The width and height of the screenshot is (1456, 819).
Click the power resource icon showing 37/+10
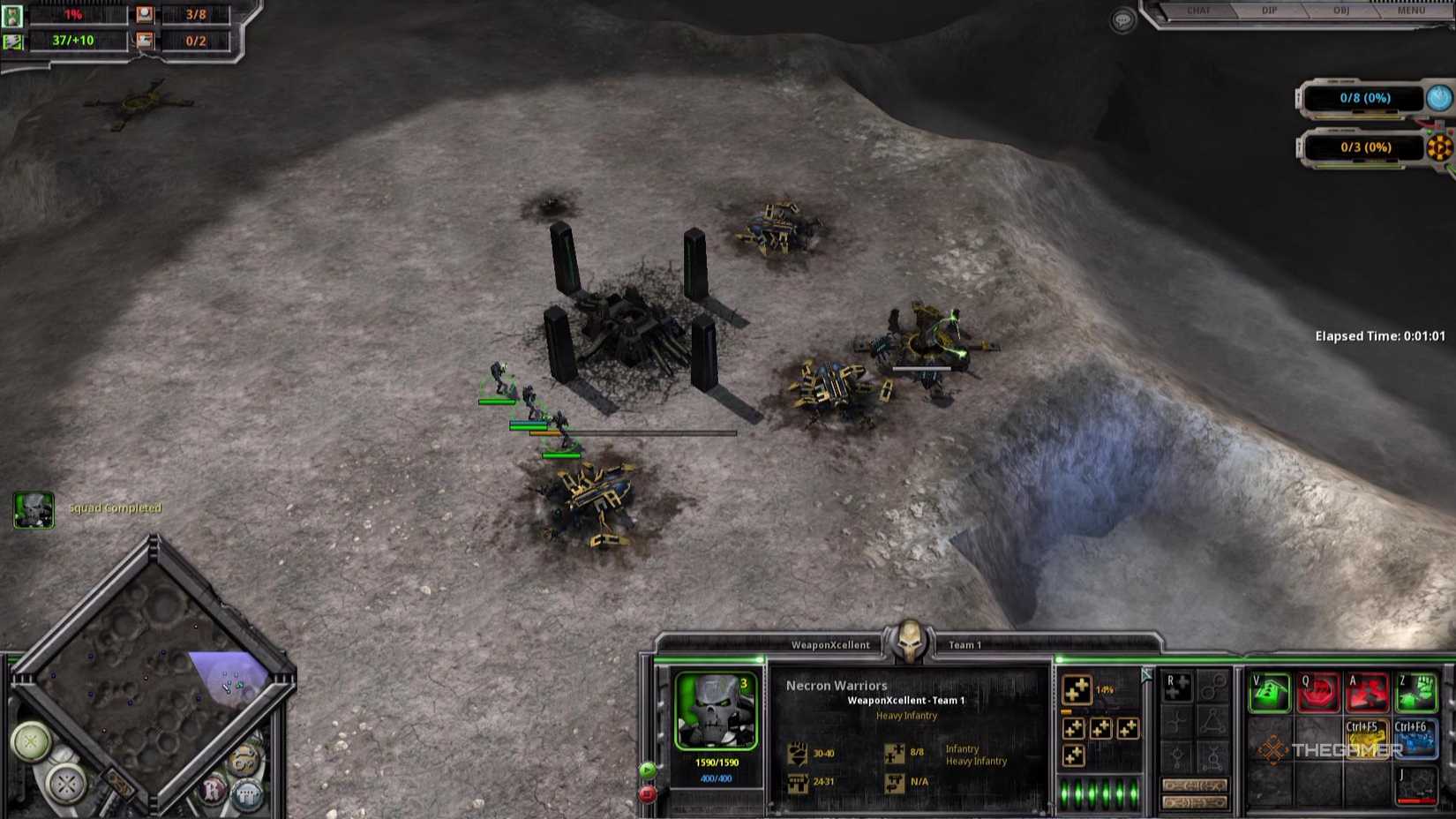(15, 40)
